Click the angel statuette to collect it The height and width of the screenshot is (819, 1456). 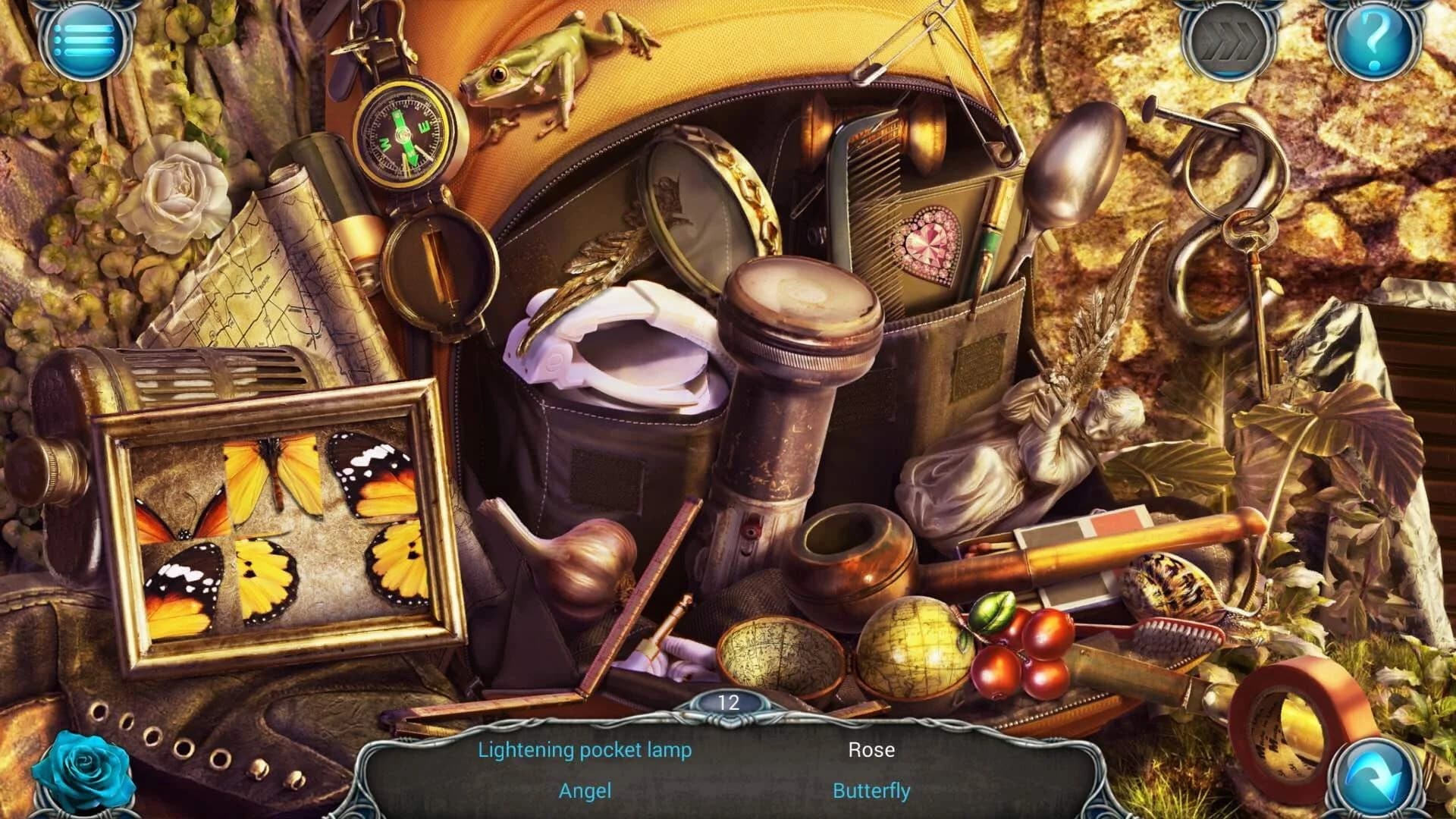[1046, 440]
